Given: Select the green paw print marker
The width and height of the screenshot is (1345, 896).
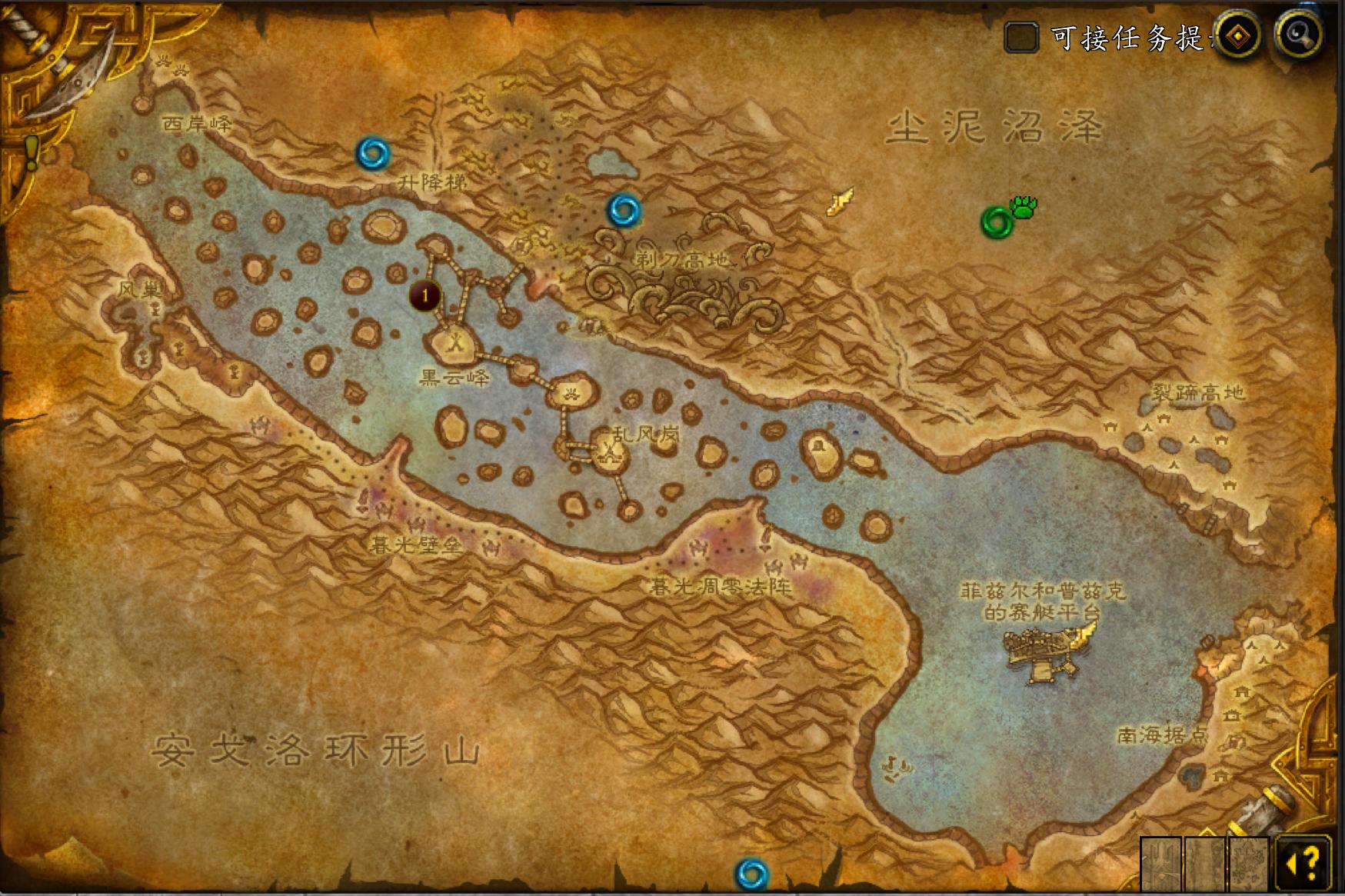Looking at the screenshot, I should [1024, 206].
